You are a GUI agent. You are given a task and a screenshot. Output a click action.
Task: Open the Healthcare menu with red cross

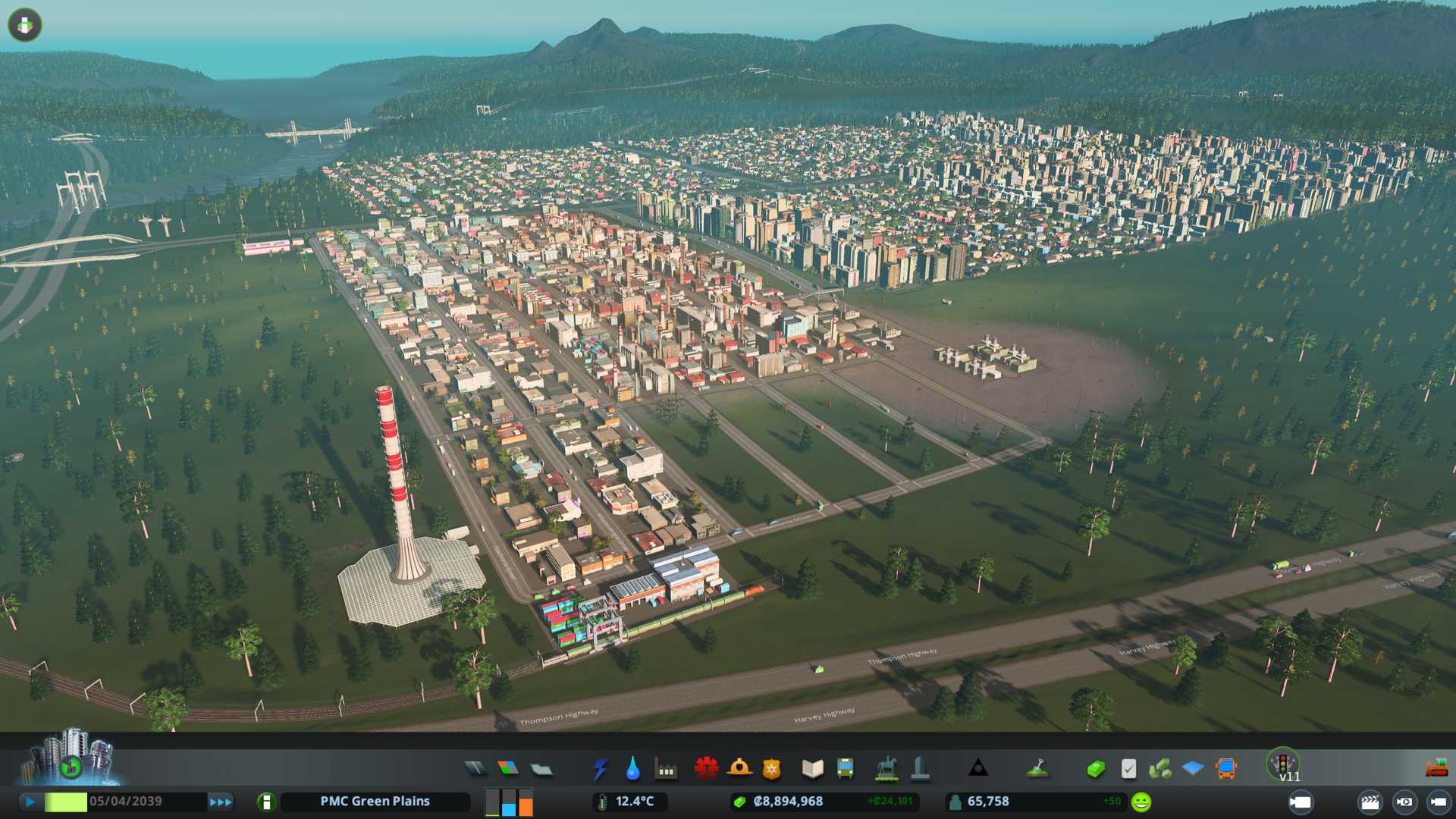click(x=706, y=769)
